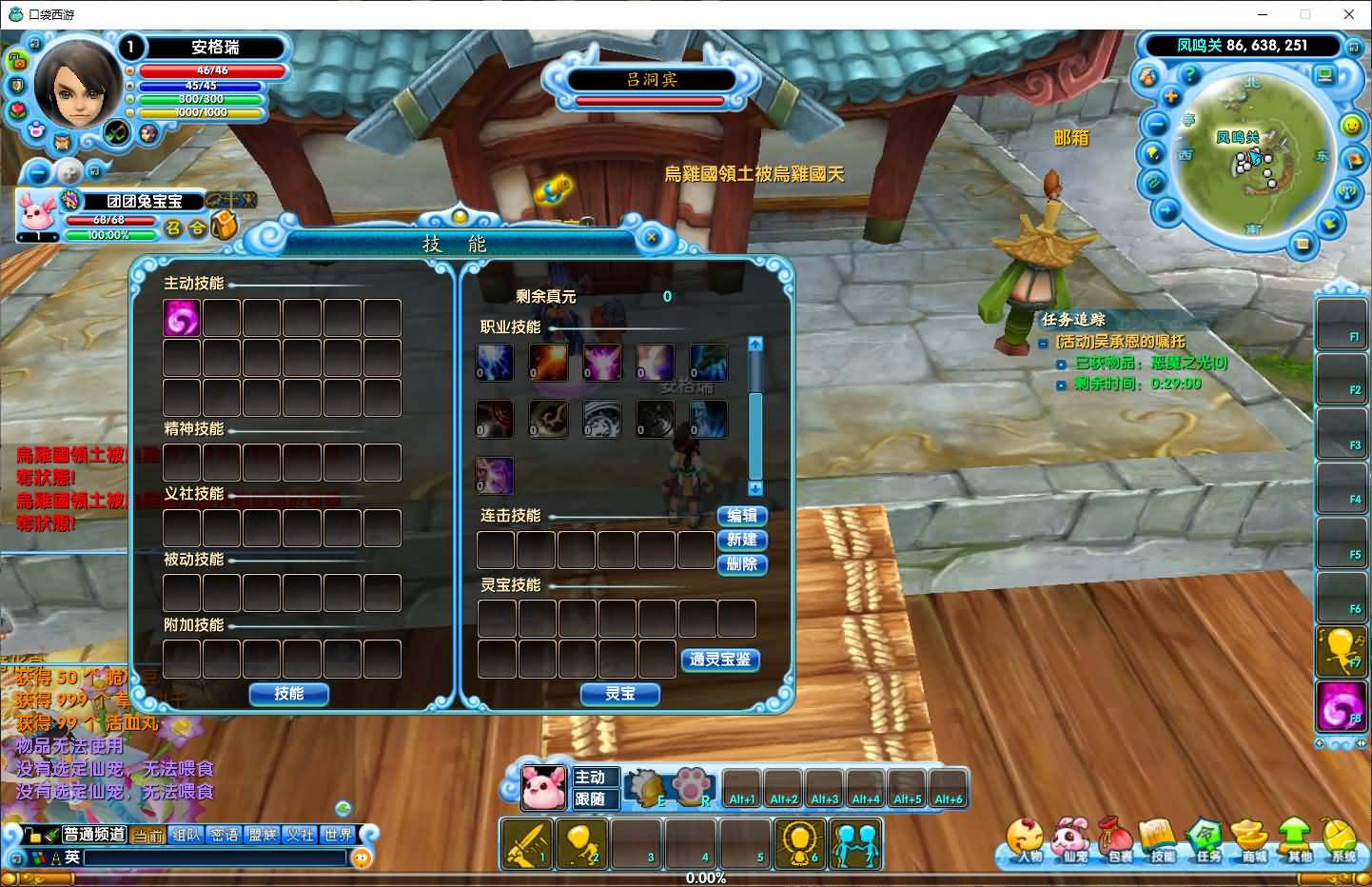Delete a combo with 删除 button

coord(741,563)
